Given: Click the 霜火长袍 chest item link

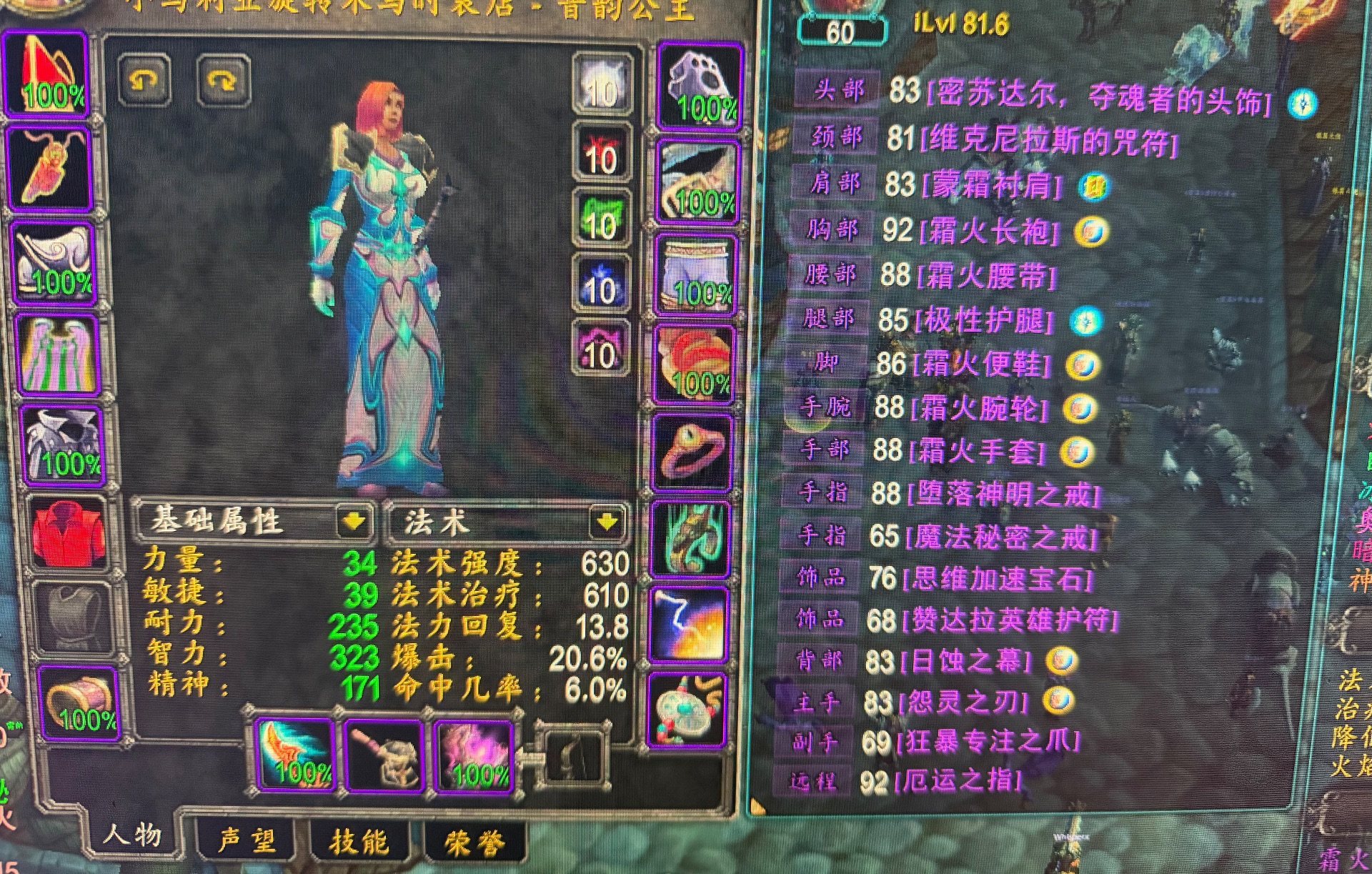Looking at the screenshot, I should coord(990,232).
